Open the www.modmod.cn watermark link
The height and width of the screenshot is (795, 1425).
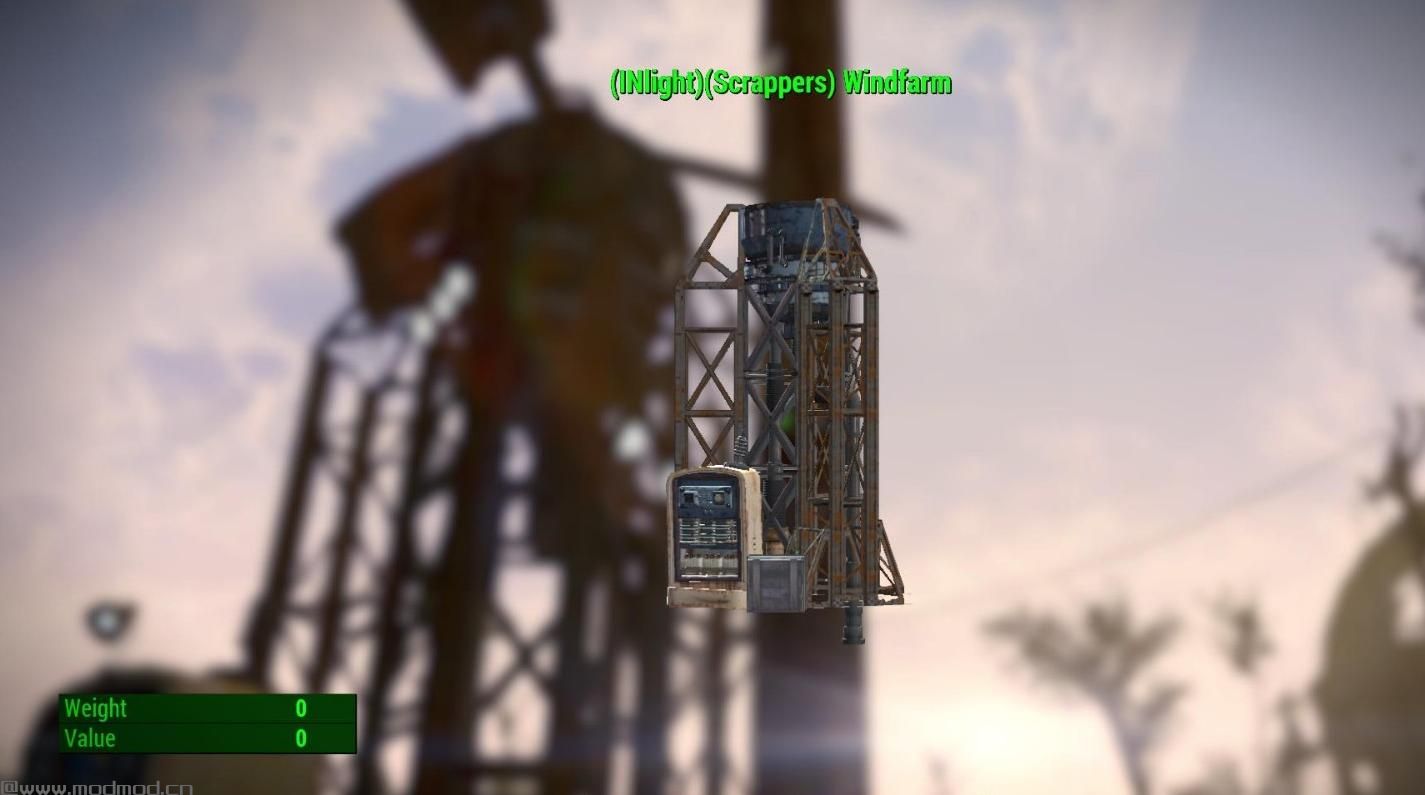coord(95,787)
